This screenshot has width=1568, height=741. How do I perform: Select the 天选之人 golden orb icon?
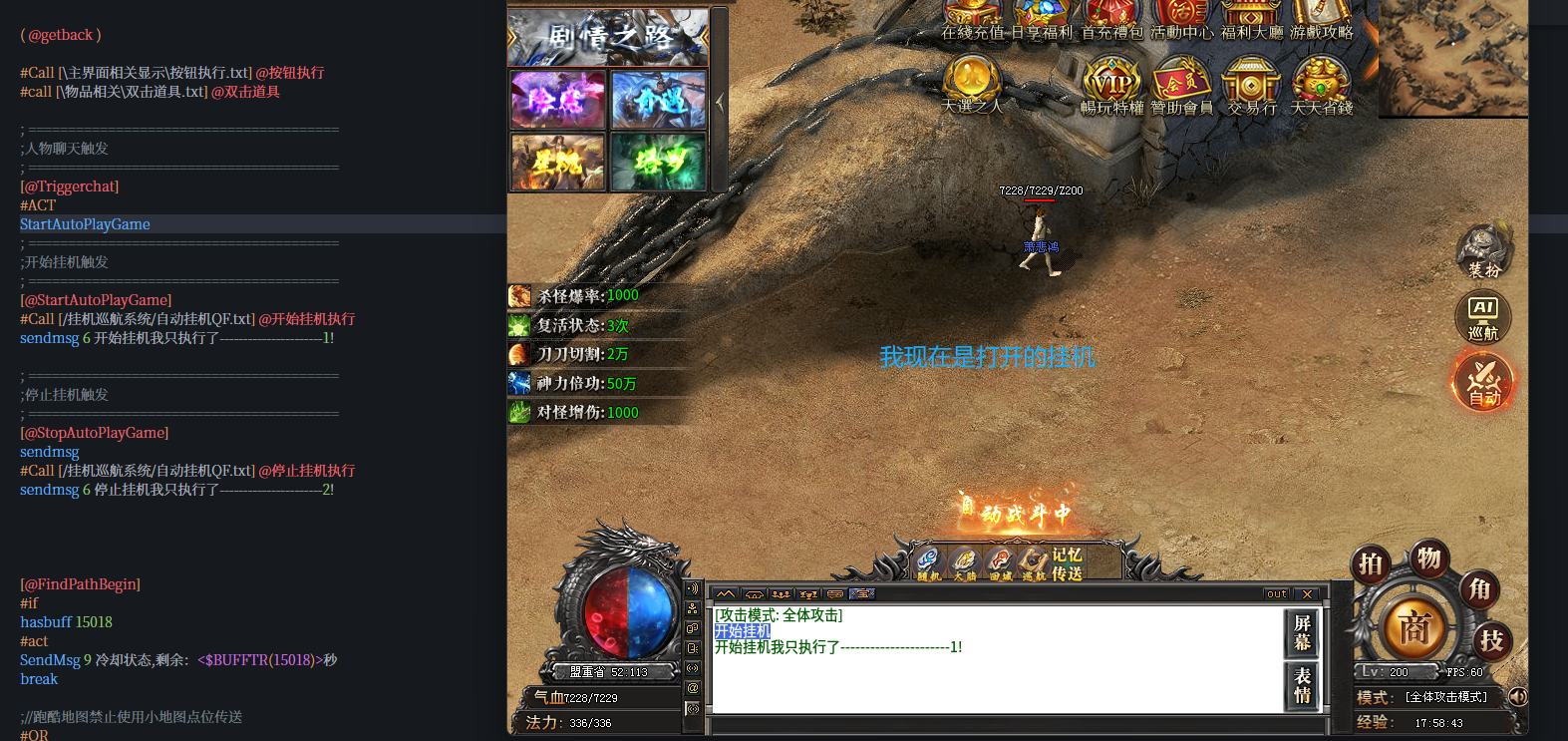coord(972,80)
